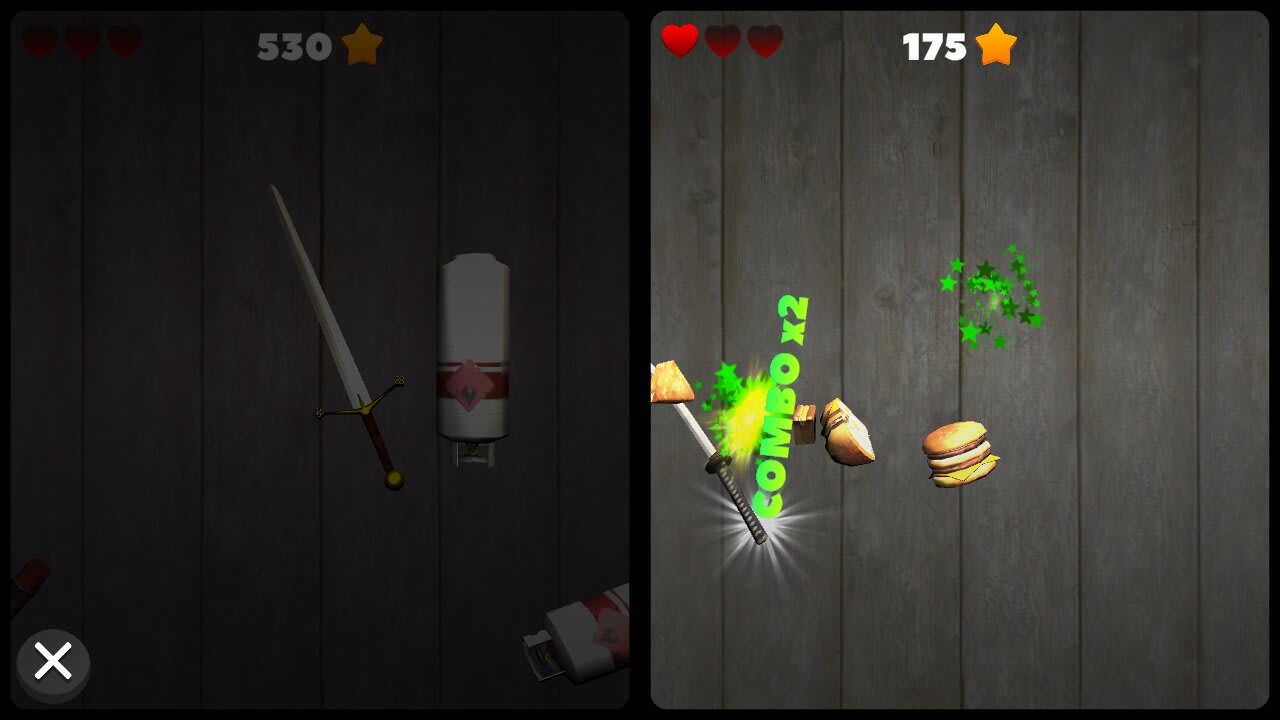Tap the gold star beside score 175
This screenshot has width=1280, height=720.
pos(997,44)
